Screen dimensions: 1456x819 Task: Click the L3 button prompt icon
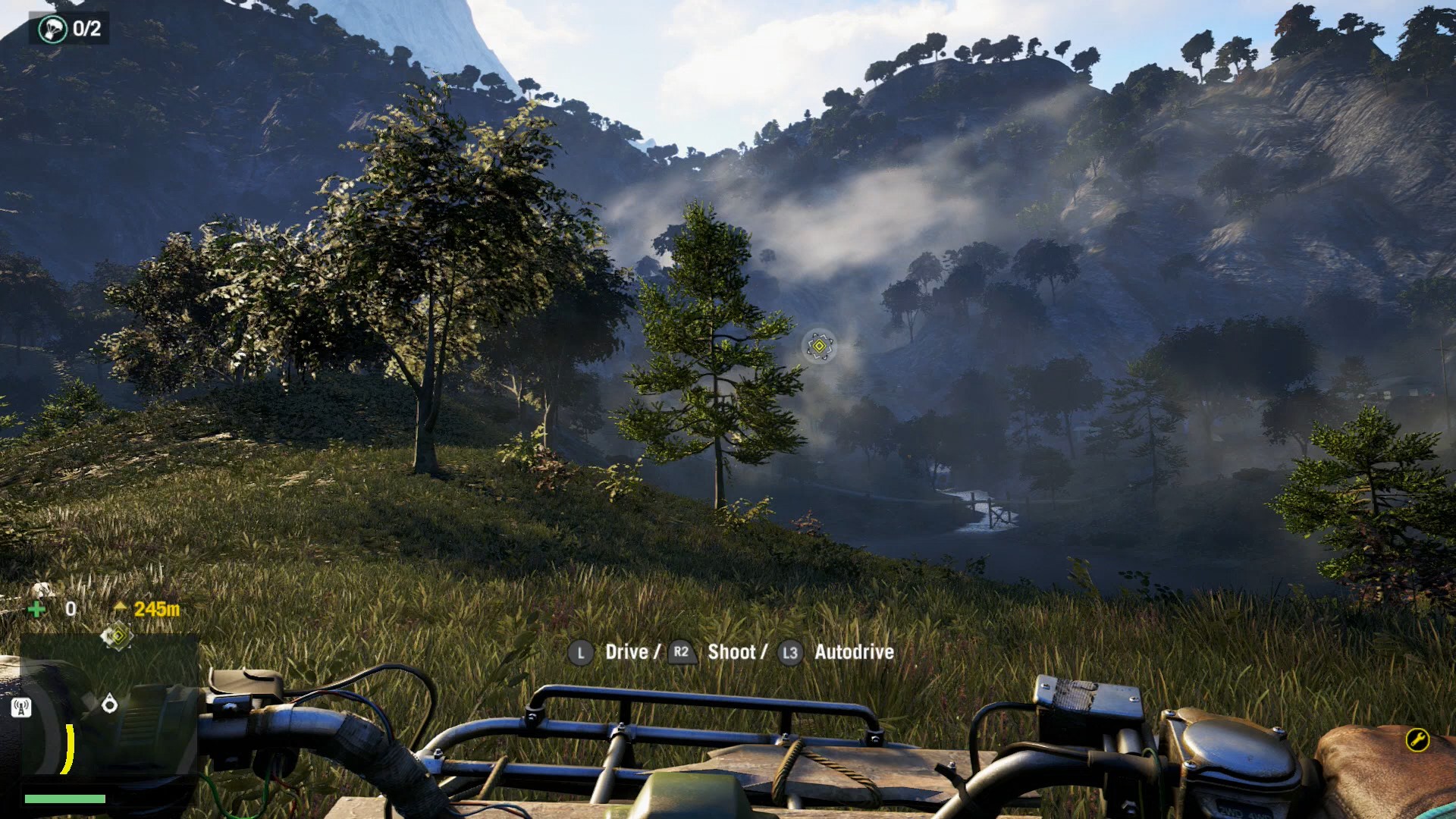coord(789,652)
